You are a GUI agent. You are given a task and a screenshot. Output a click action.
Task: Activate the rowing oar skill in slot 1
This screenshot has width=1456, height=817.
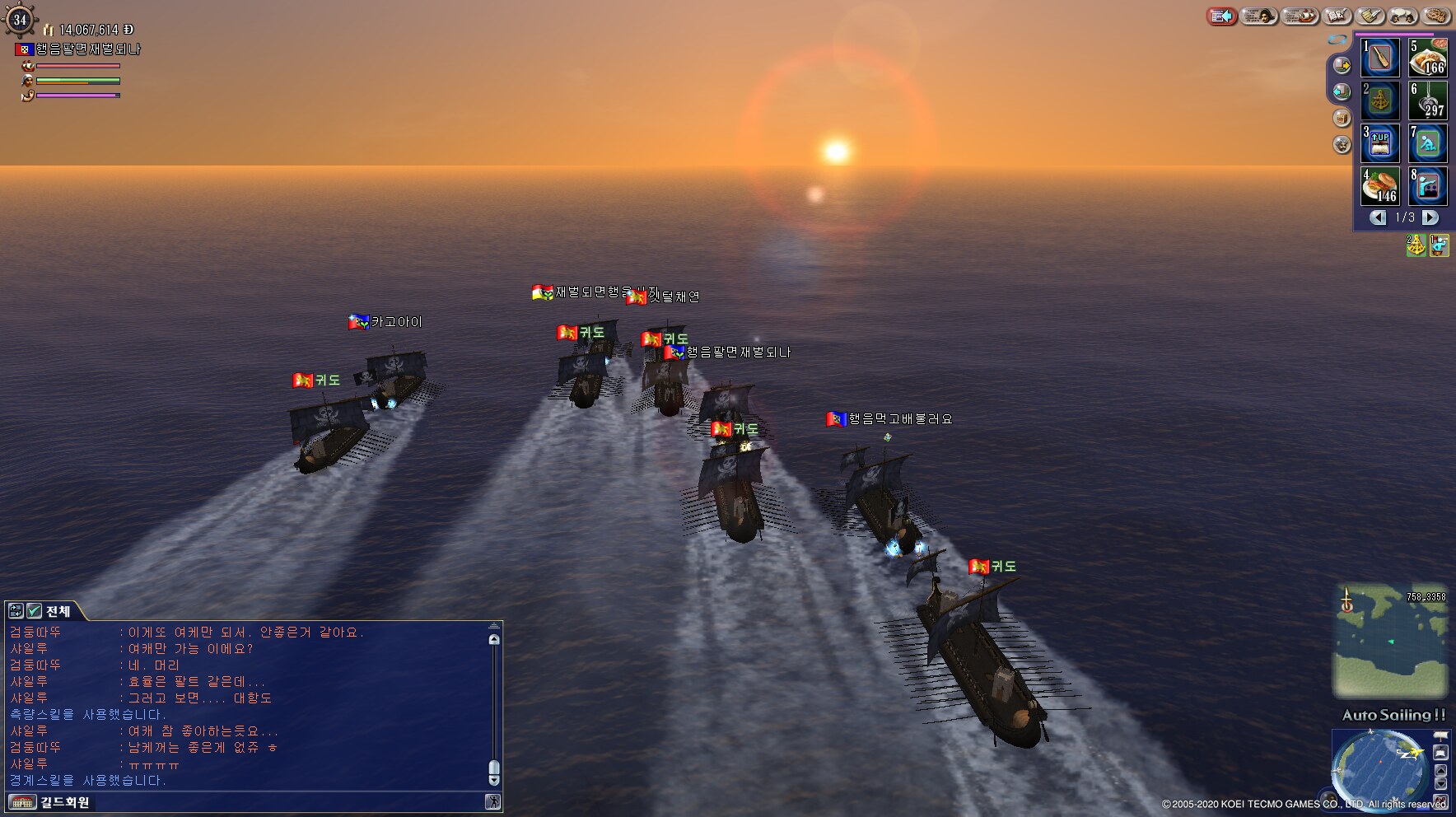(x=1381, y=58)
